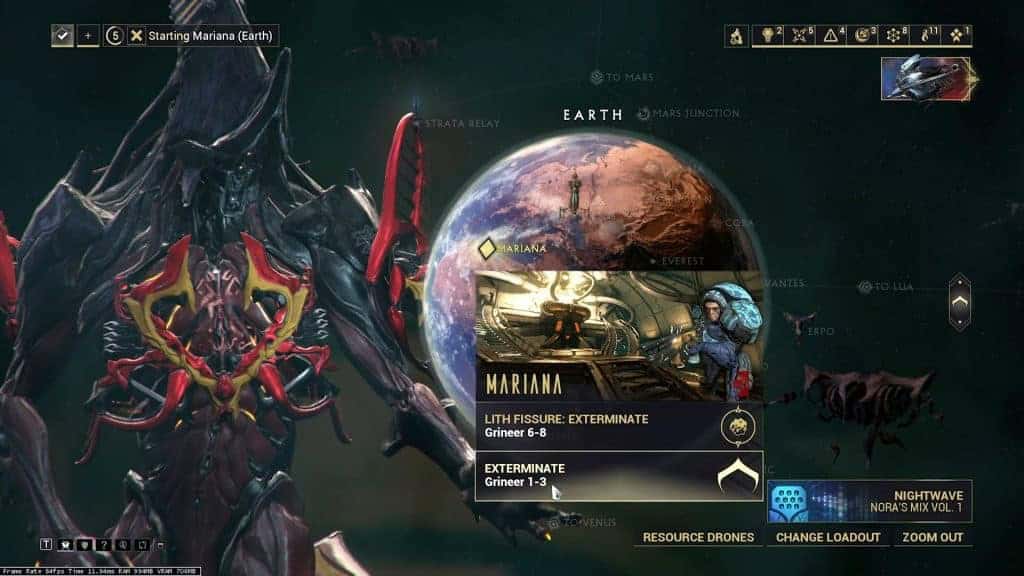Expand the chevron arrow panel on right edge
The image size is (1024, 576).
point(959,301)
